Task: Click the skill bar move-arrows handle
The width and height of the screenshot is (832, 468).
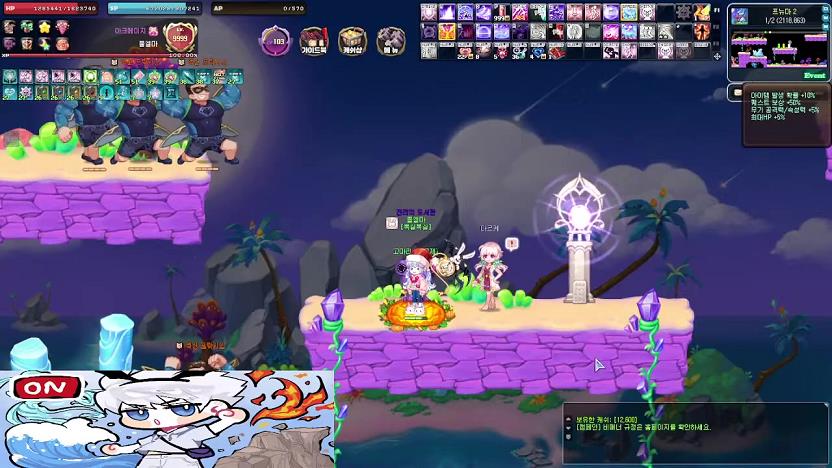Action: click(x=717, y=56)
